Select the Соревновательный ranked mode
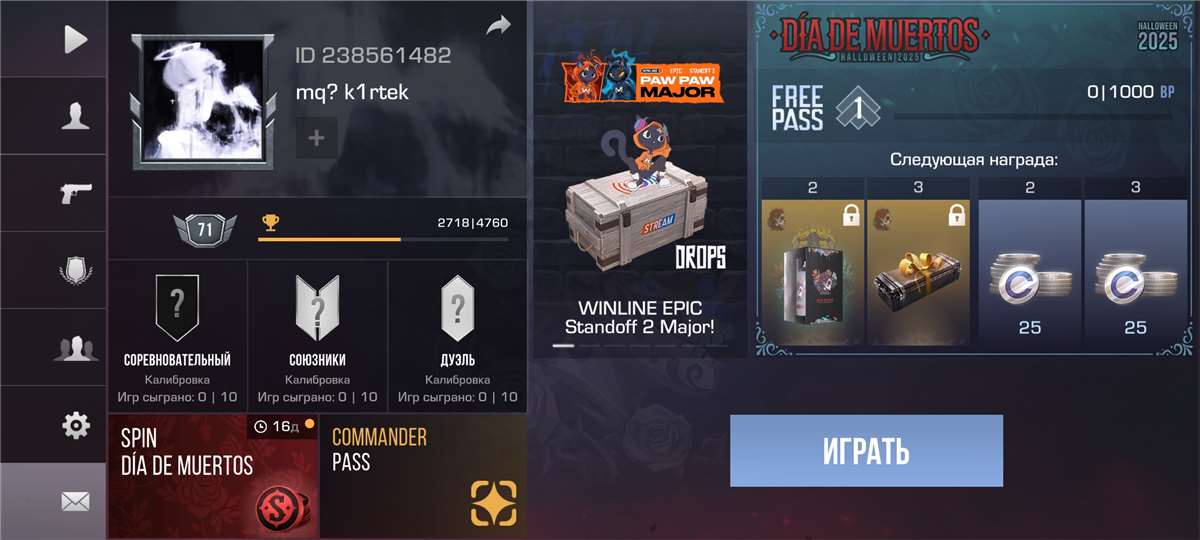 177,336
